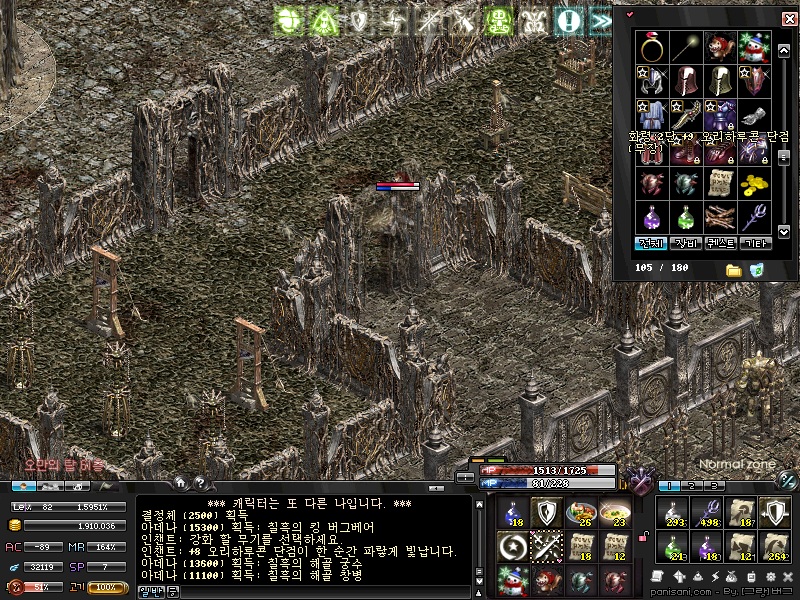
Task: Use the crossed swords skill slot
Action: point(546,545)
